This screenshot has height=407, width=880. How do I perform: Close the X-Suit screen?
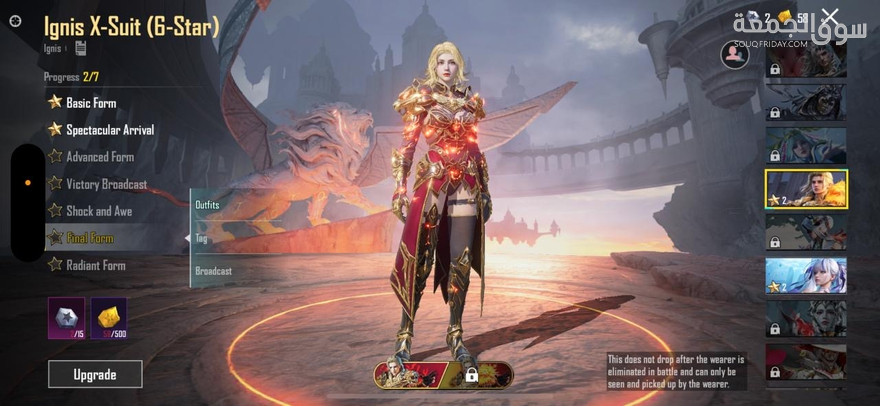coord(830,16)
